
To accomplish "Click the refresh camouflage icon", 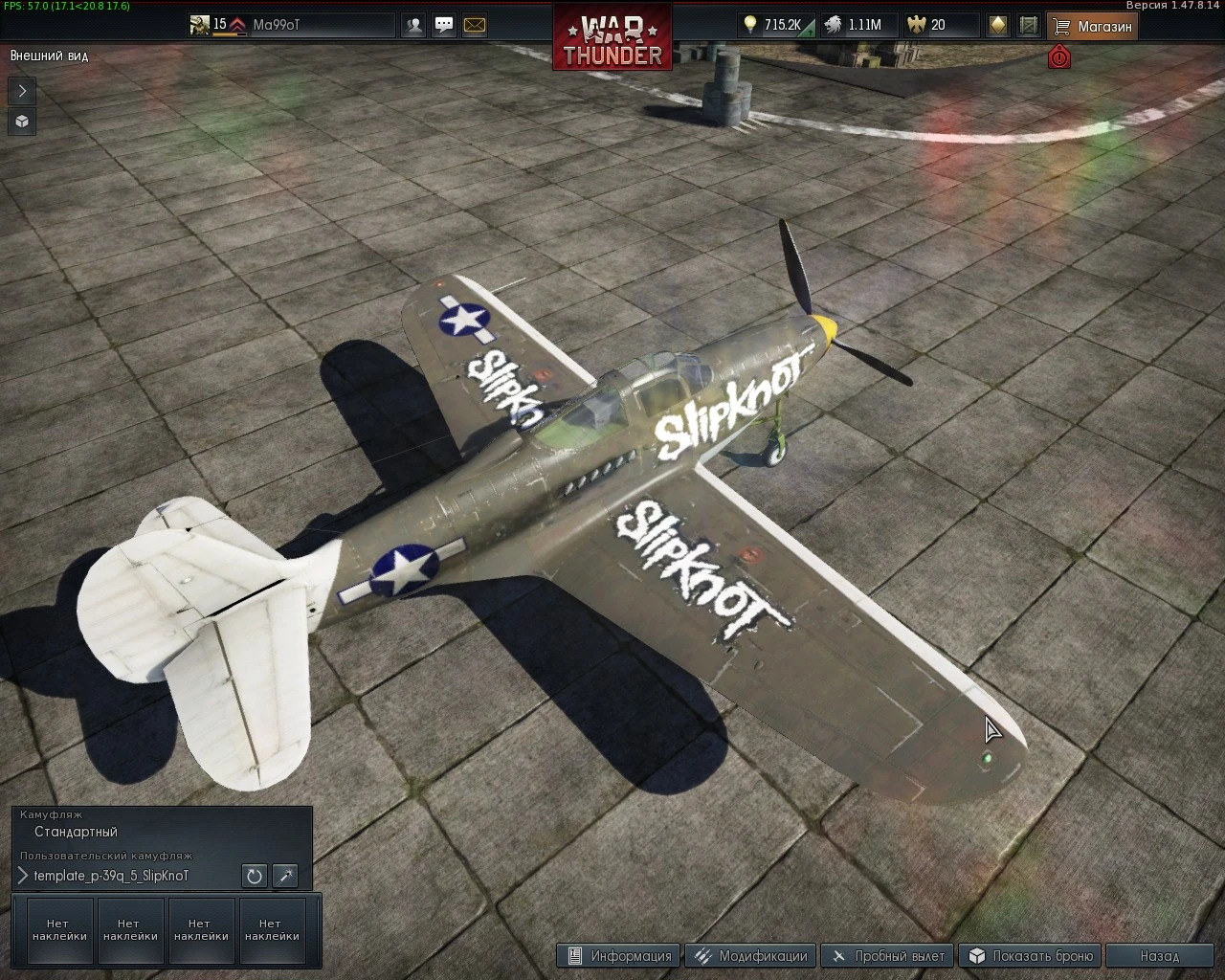I will 253,876.
